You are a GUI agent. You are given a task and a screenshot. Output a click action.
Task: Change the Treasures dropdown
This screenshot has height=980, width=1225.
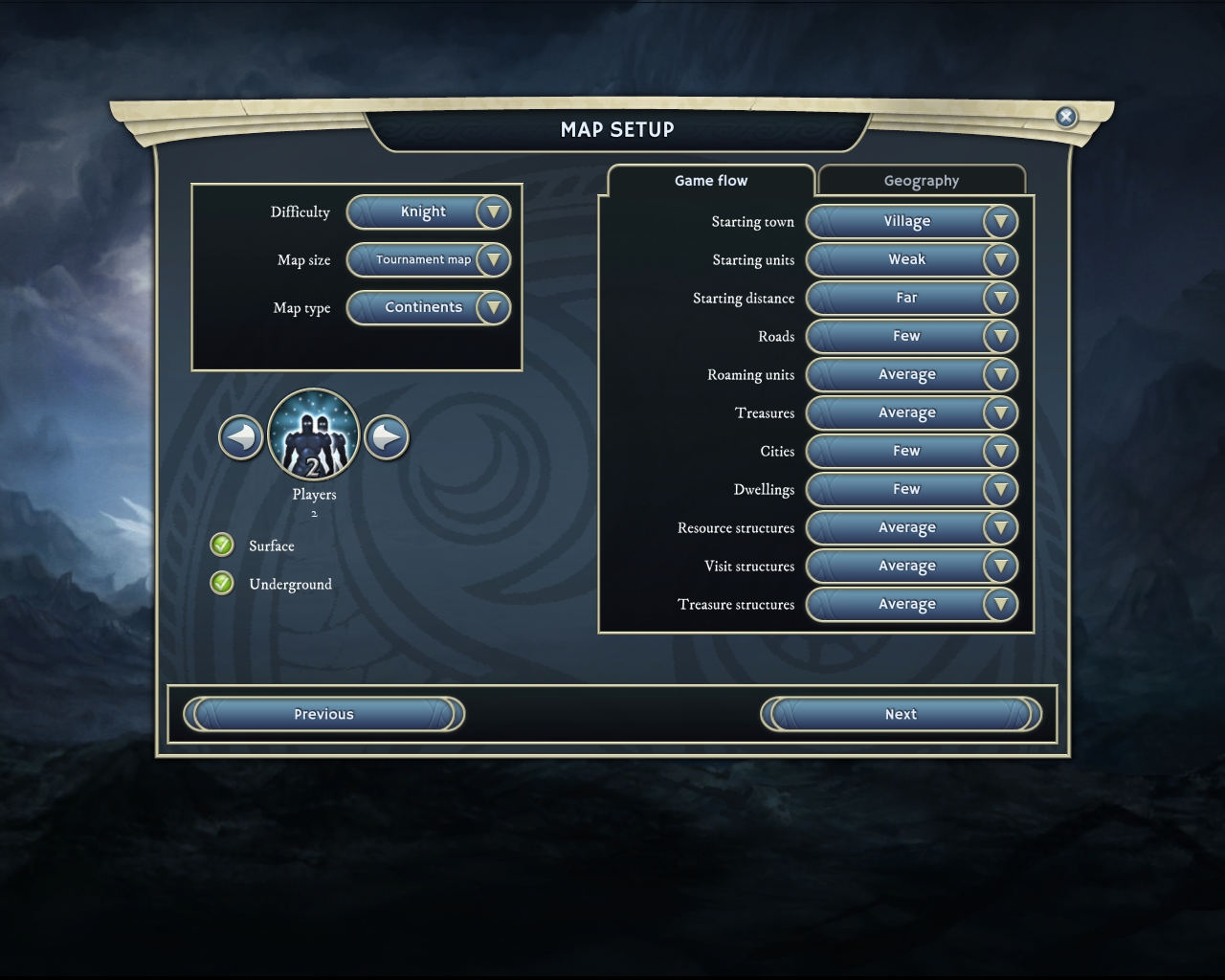click(1000, 413)
